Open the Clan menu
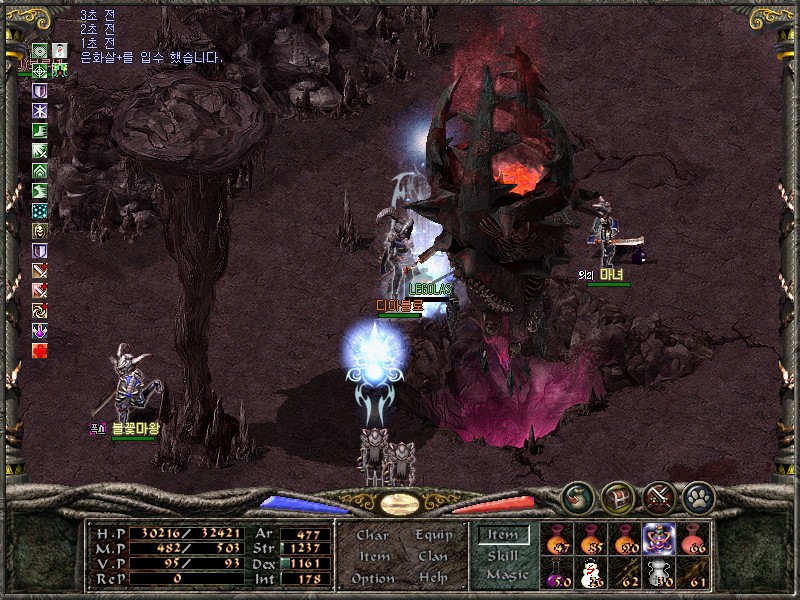The width and height of the screenshot is (800, 600). (x=433, y=557)
